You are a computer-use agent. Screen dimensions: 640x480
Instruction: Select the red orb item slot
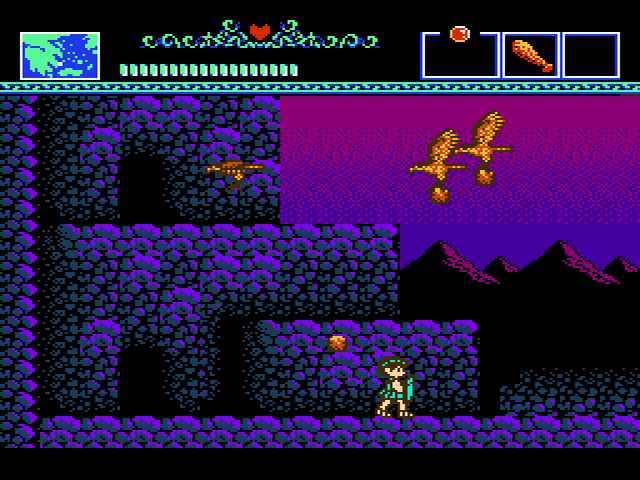pos(460,53)
